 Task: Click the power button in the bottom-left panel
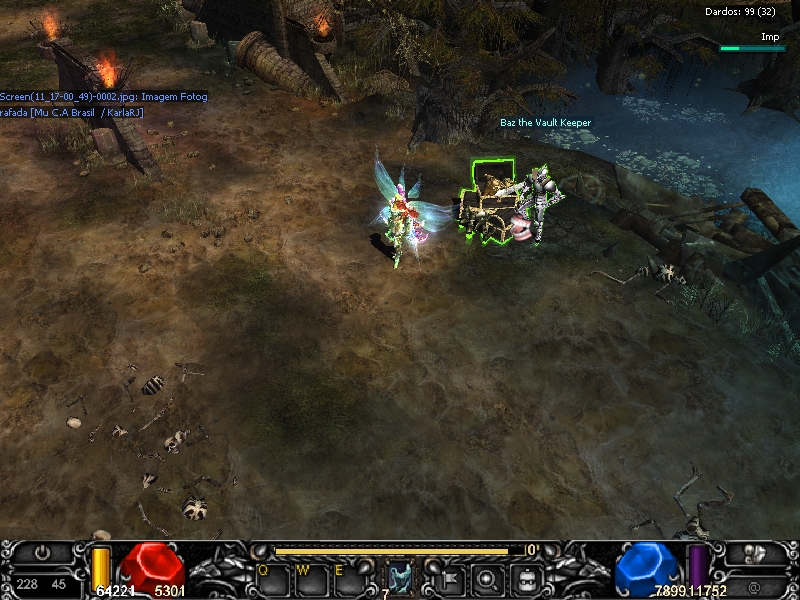[41, 552]
